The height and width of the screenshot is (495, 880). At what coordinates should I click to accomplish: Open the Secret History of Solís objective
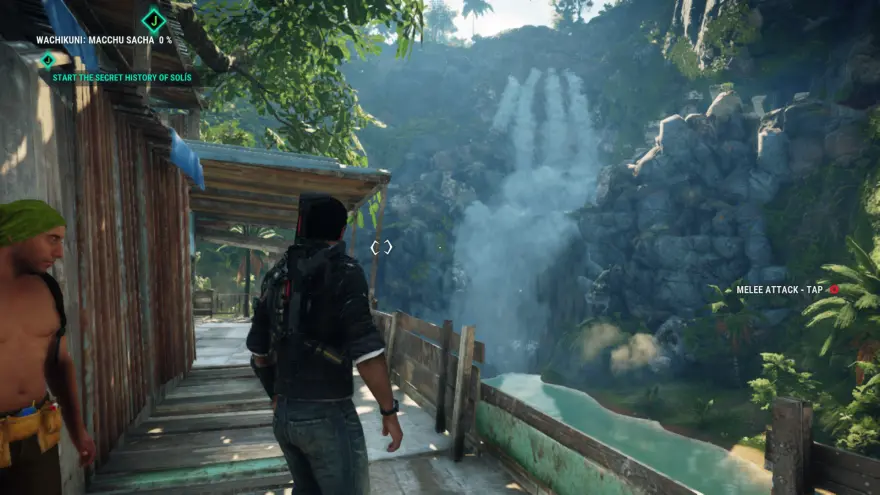point(123,77)
